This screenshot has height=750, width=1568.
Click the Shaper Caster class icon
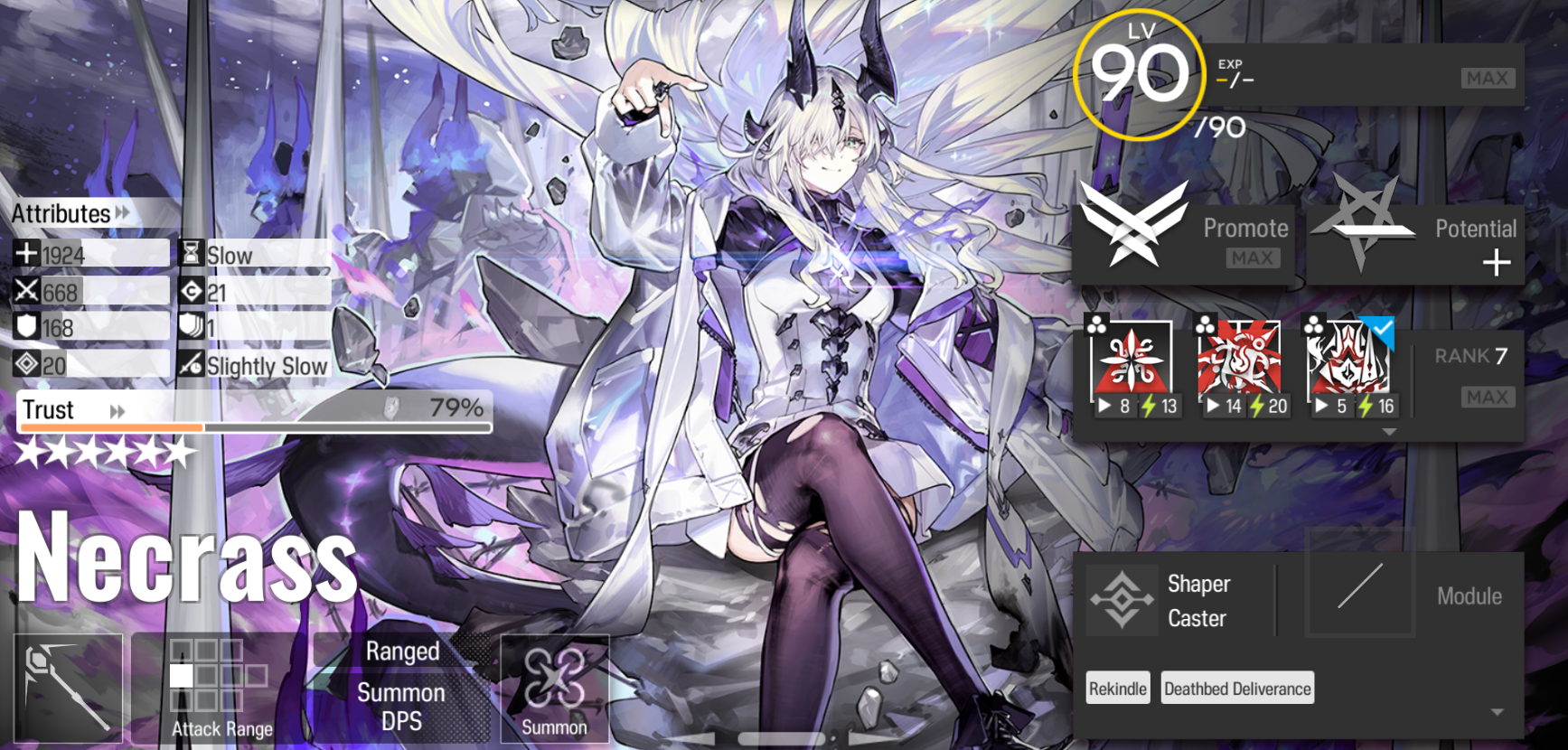(x=1121, y=598)
